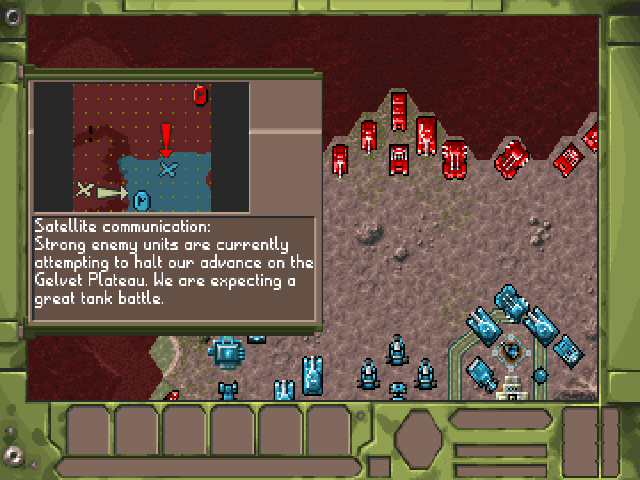Click the round knob on the left frame

[13, 456]
